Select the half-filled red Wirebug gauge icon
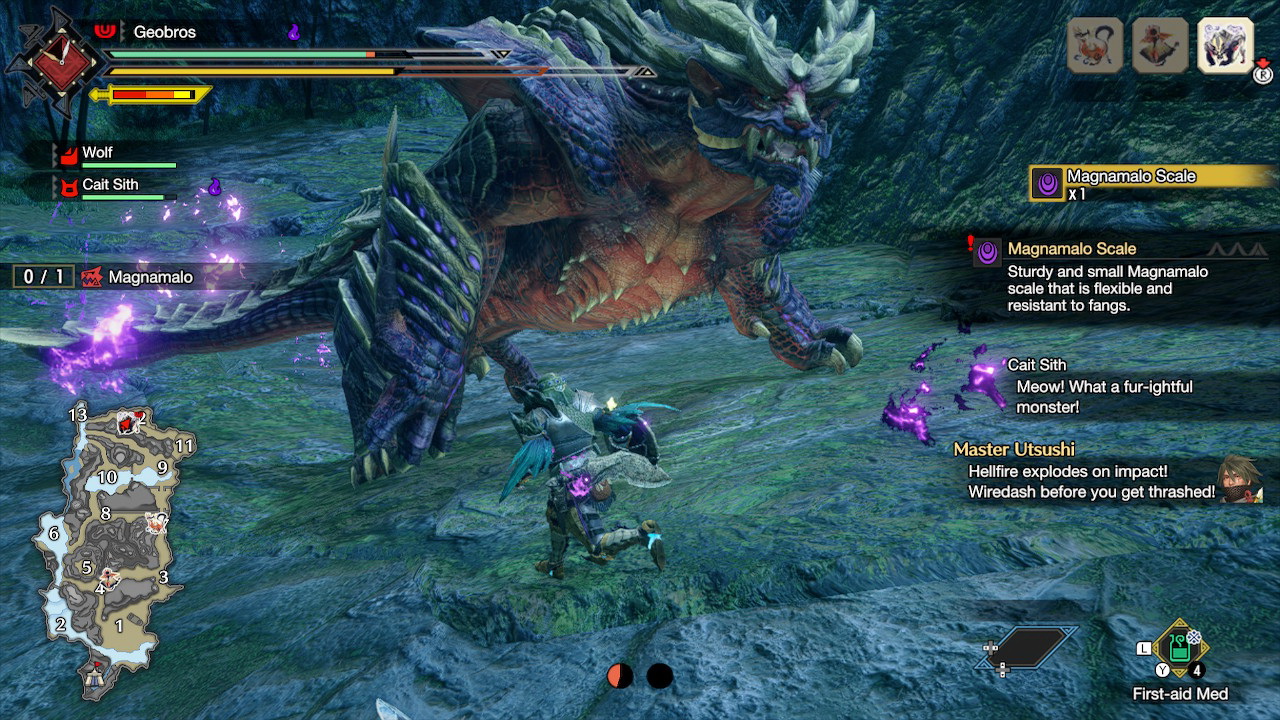Screen dimensions: 1280x720 click(x=620, y=677)
